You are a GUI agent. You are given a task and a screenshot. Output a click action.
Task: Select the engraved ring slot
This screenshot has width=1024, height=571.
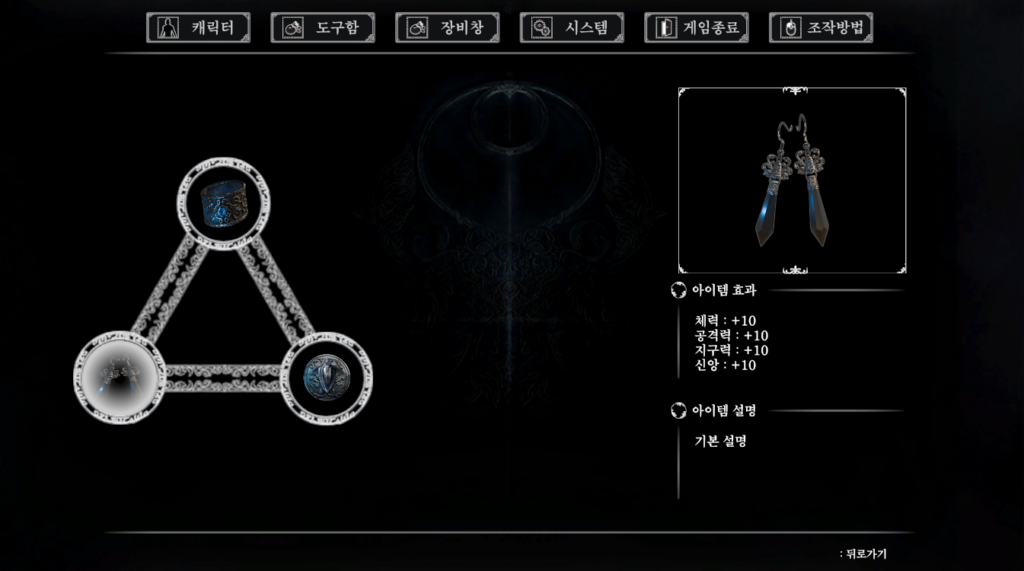[224, 203]
